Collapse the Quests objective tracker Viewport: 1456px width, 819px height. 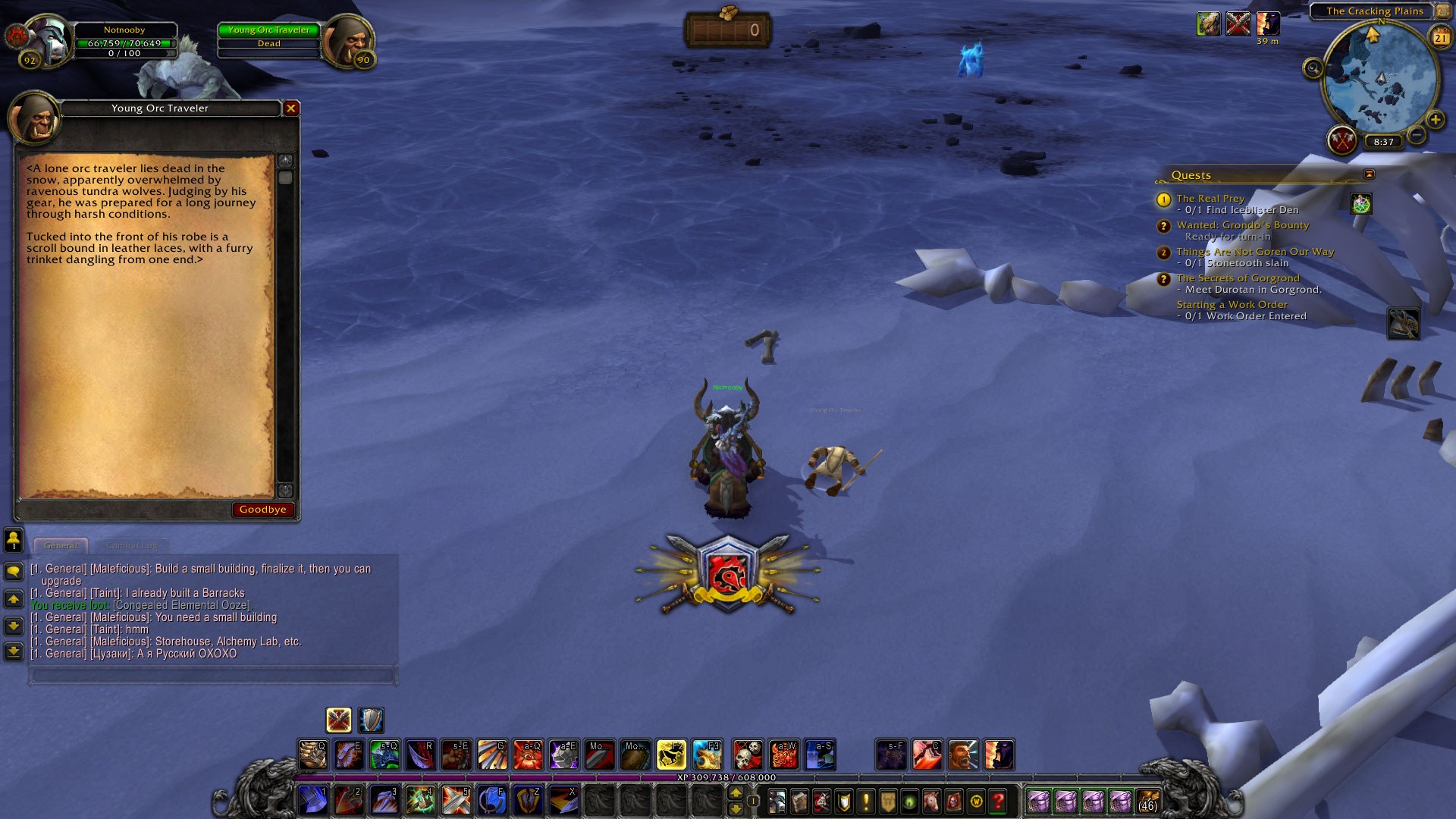coord(1369,174)
